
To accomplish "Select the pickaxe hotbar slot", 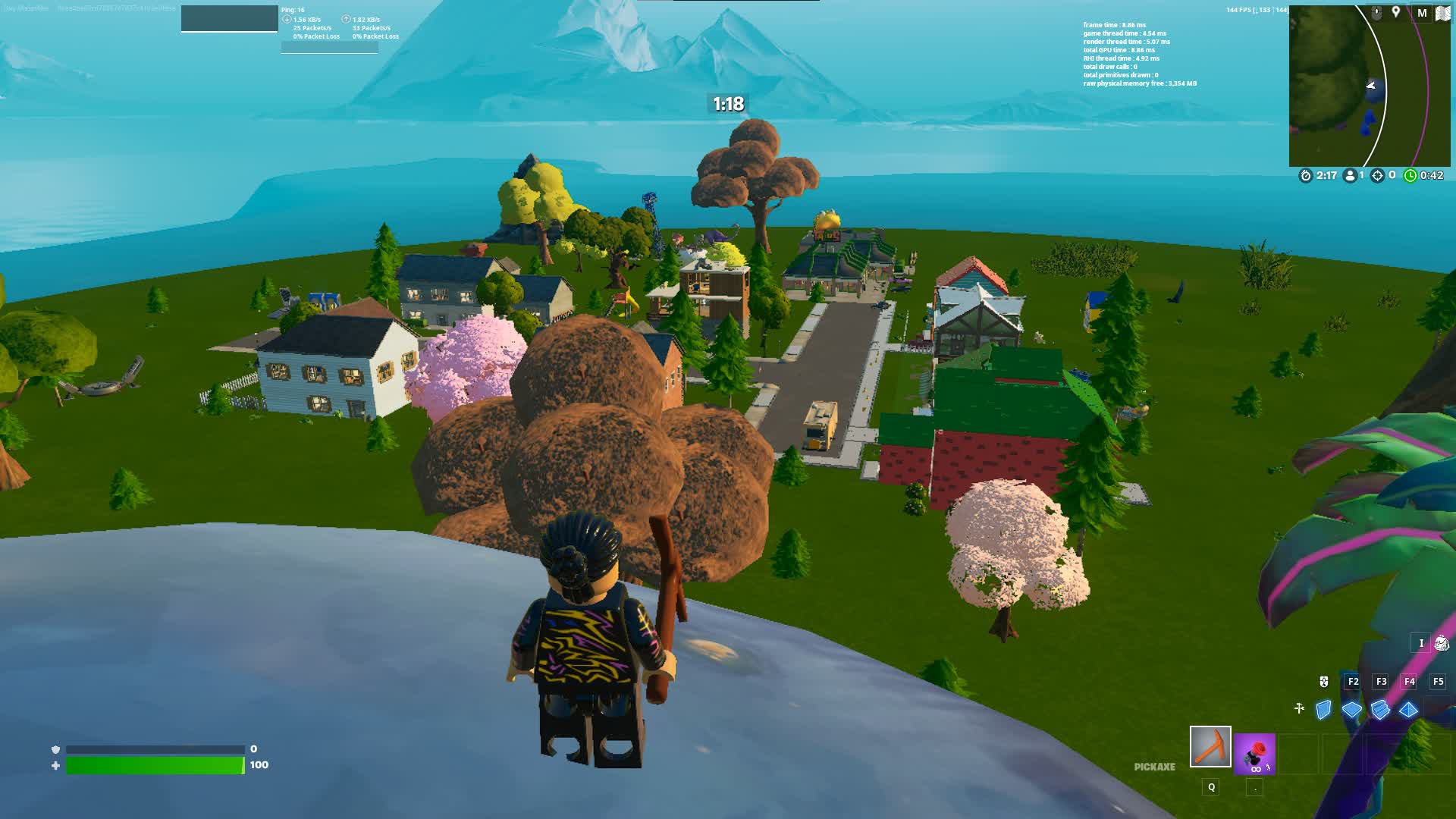I will (1210, 747).
